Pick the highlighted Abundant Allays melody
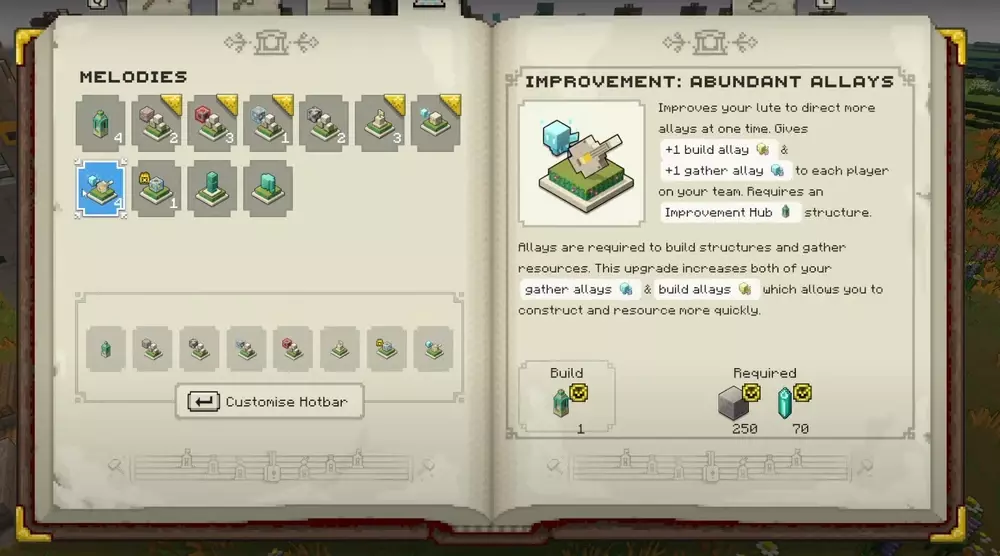Screen dimensions: 1000x556 point(101,189)
